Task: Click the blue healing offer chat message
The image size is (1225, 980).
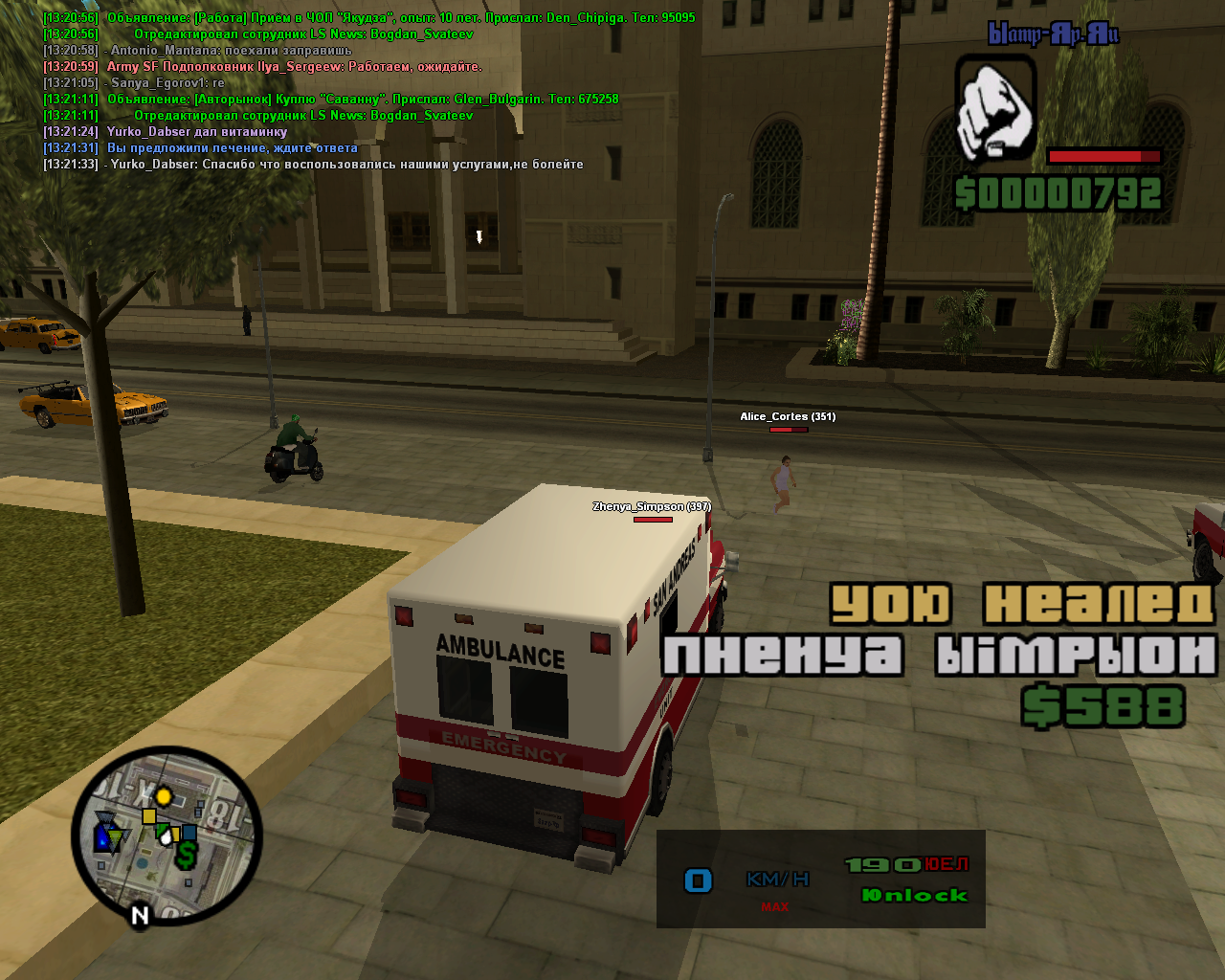Action: (232, 148)
